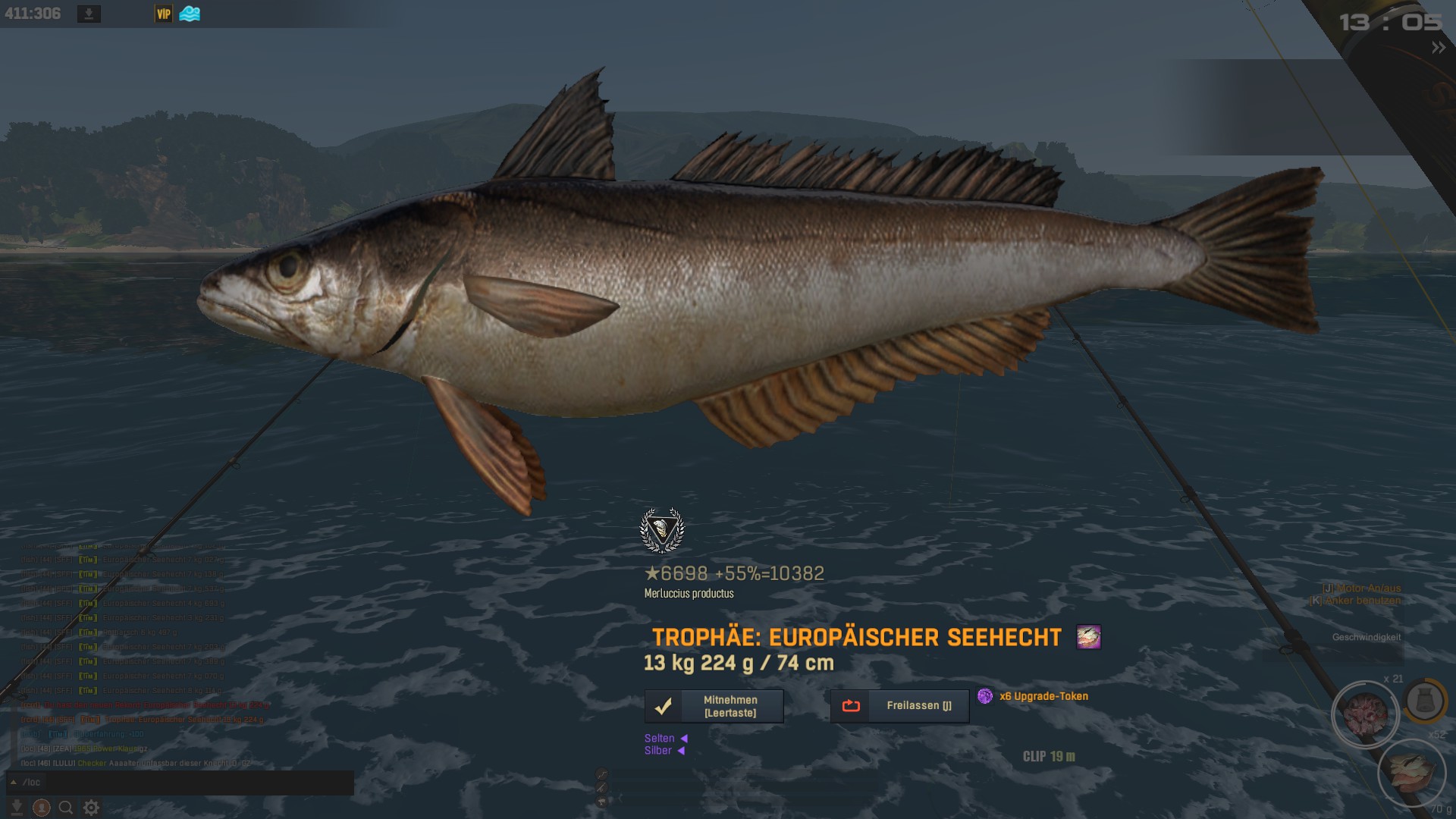Click the download arrow icon below the chat box
1456x819 pixels.
[17, 808]
